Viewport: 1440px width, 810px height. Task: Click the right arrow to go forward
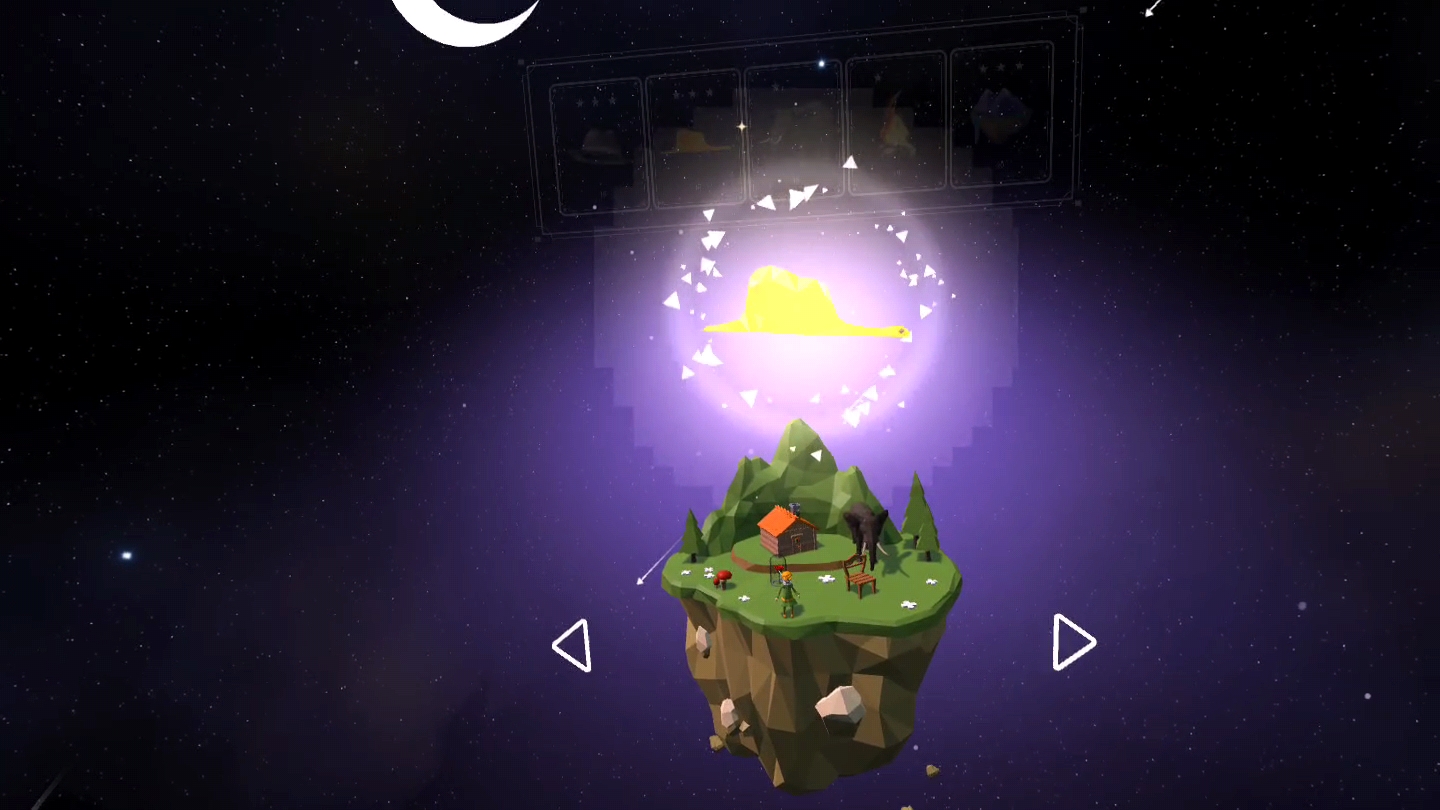(x=1073, y=642)
